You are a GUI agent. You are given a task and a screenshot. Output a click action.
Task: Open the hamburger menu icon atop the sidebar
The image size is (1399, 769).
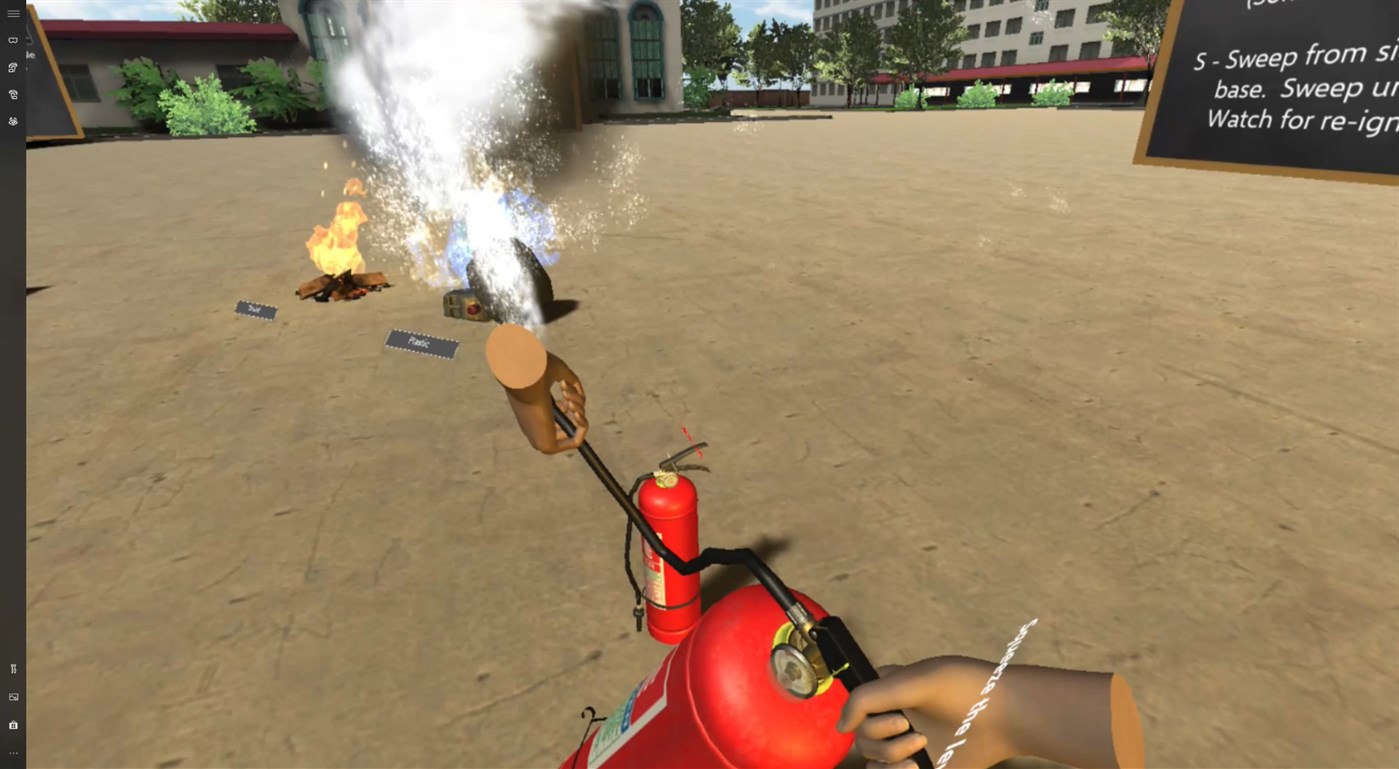coord(13,13)
